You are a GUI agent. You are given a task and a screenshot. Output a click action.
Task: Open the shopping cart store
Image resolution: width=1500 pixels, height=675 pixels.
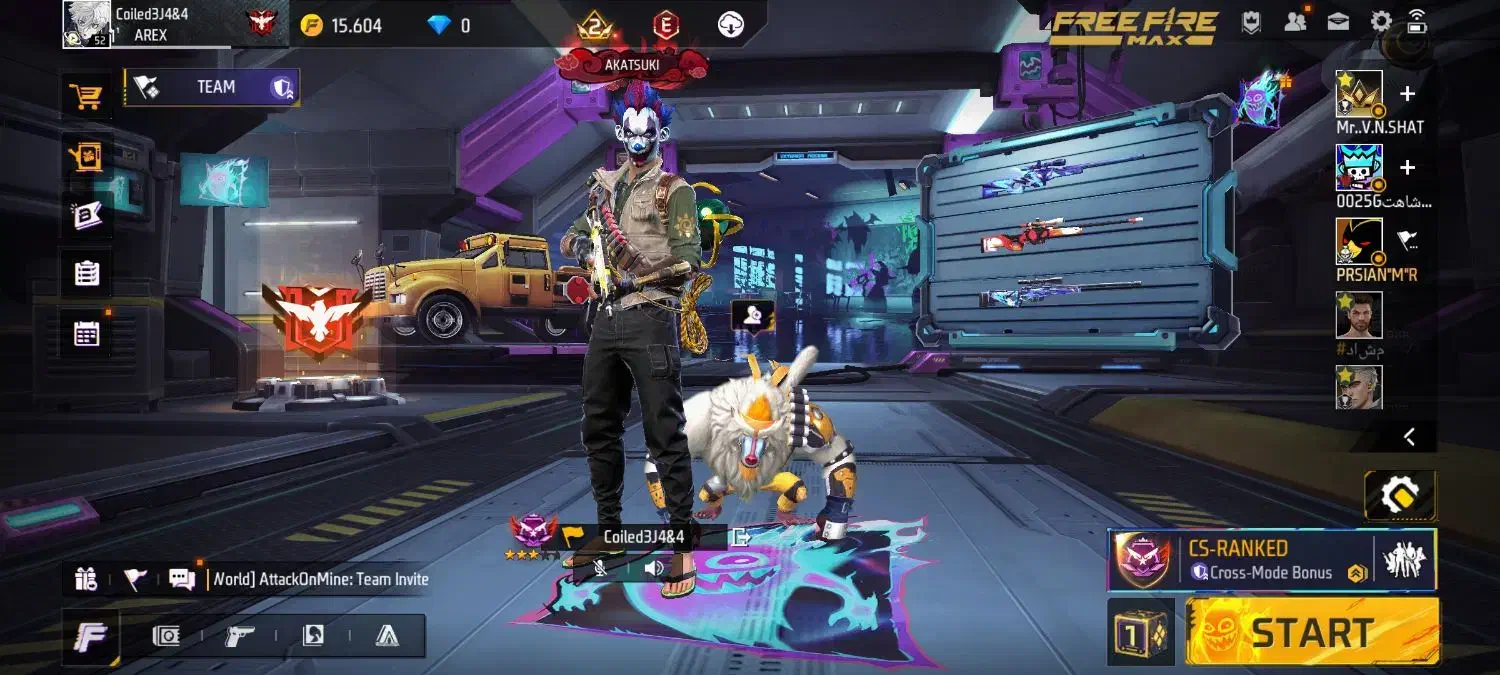click(x=86, y=97)
